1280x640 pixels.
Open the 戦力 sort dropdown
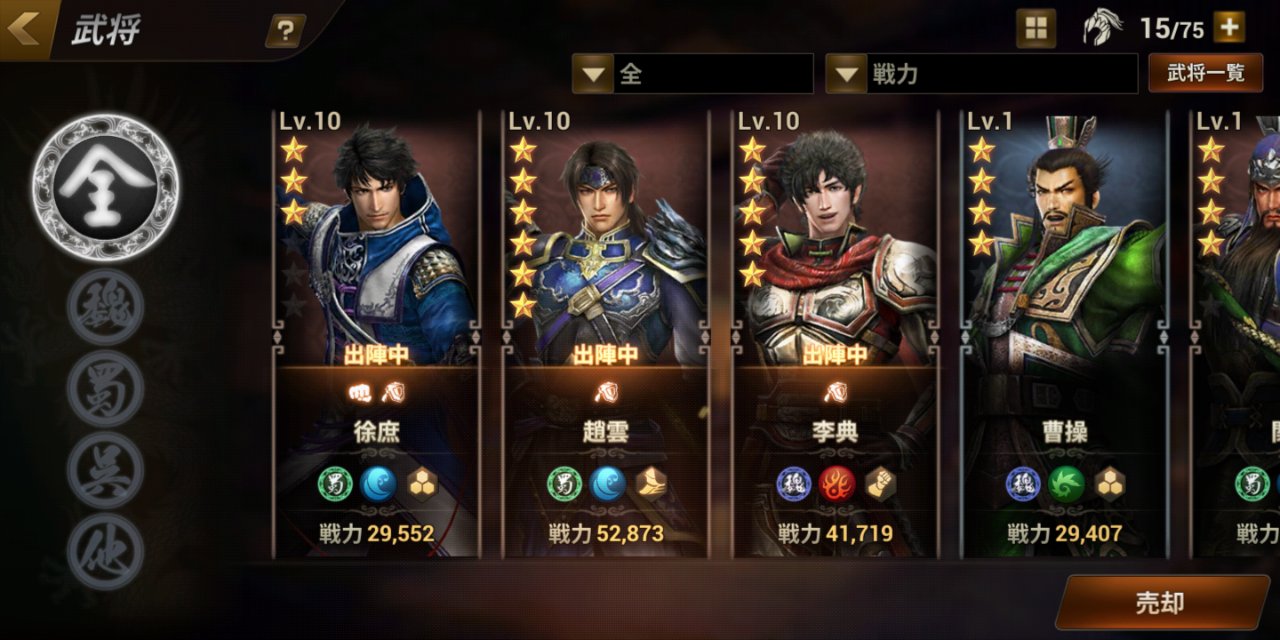pos(981,74)
